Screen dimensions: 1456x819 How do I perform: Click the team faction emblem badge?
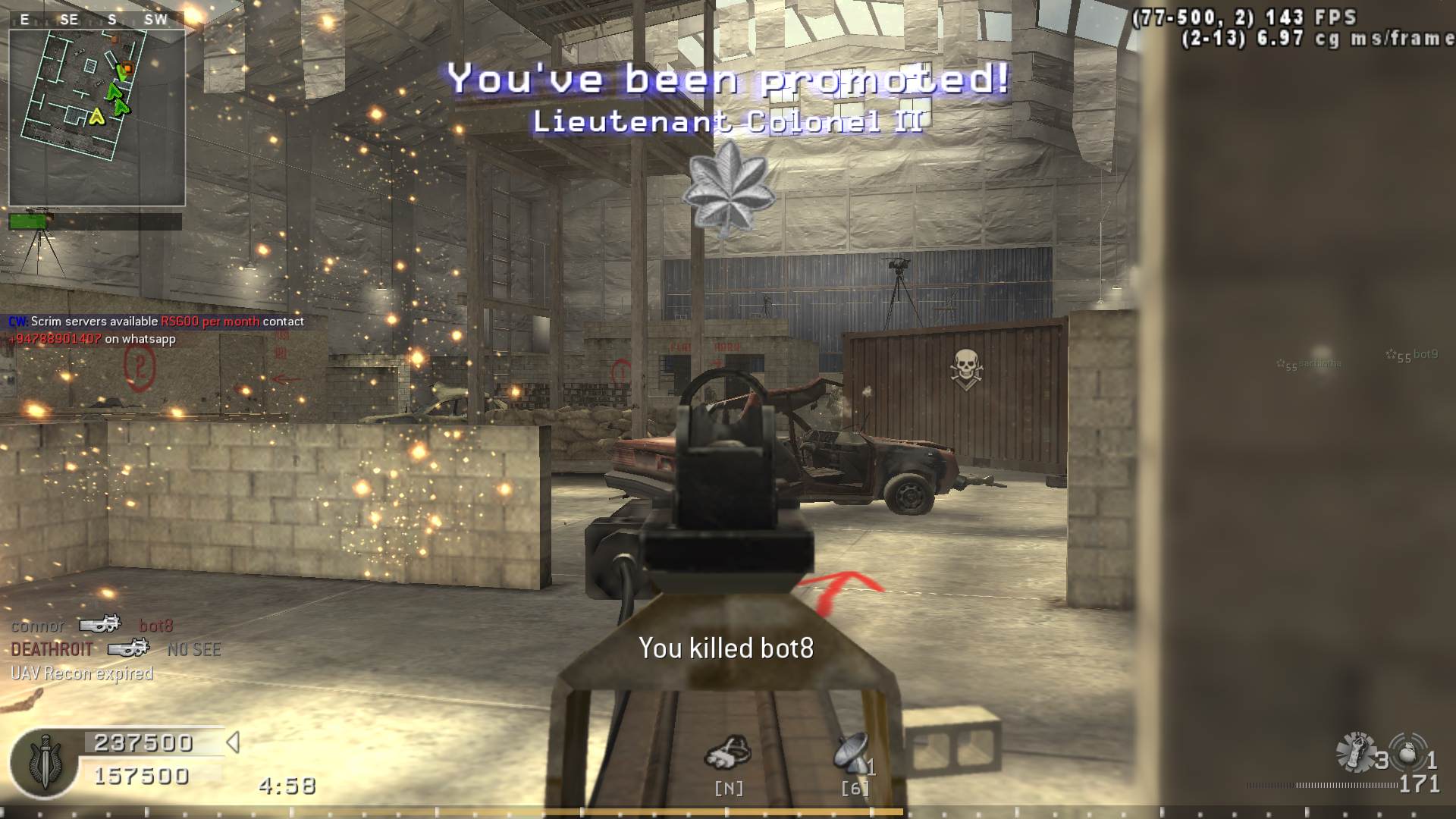click(x=44, y=762)
